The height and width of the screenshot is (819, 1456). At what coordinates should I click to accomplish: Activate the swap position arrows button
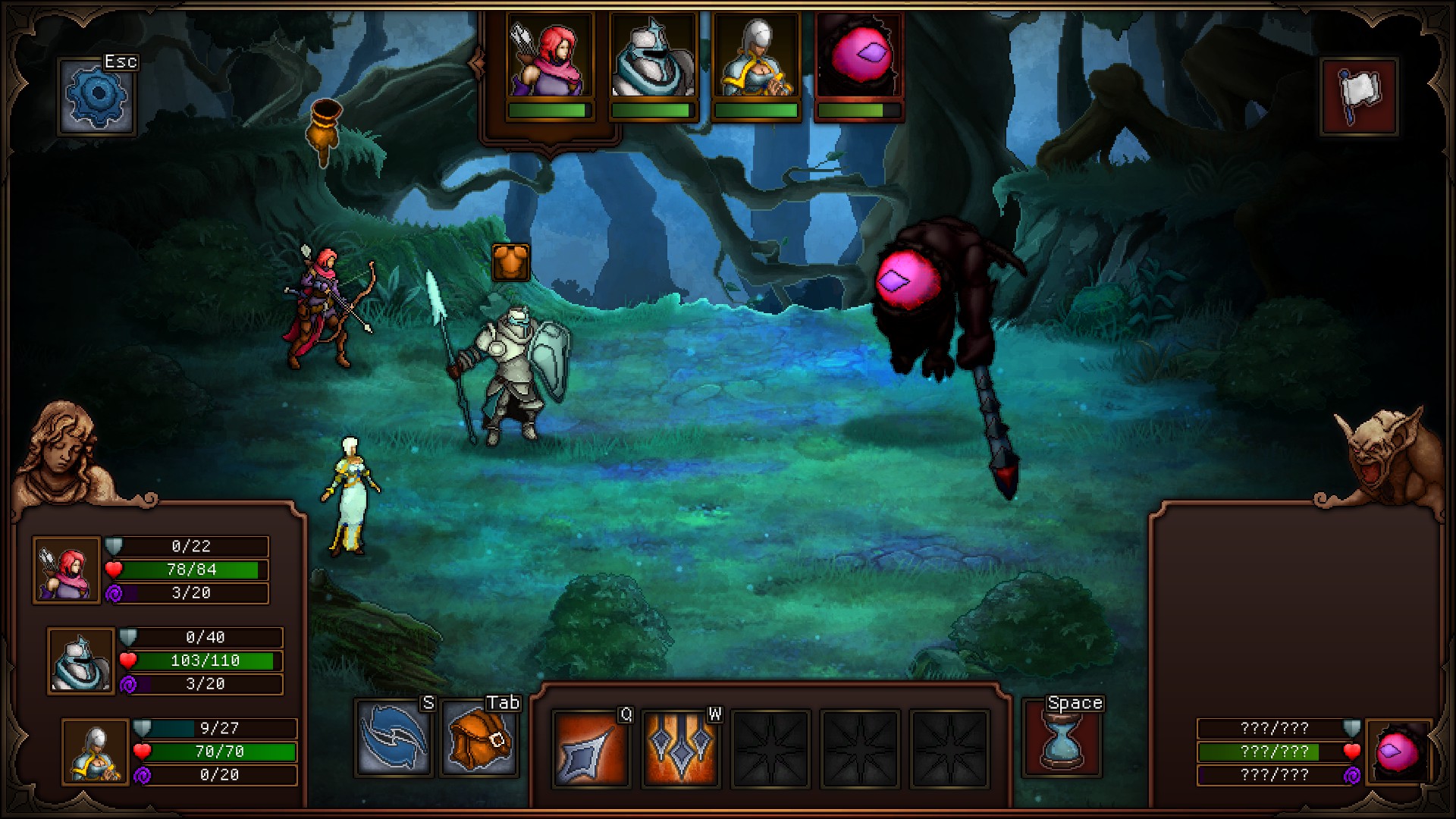394,738
